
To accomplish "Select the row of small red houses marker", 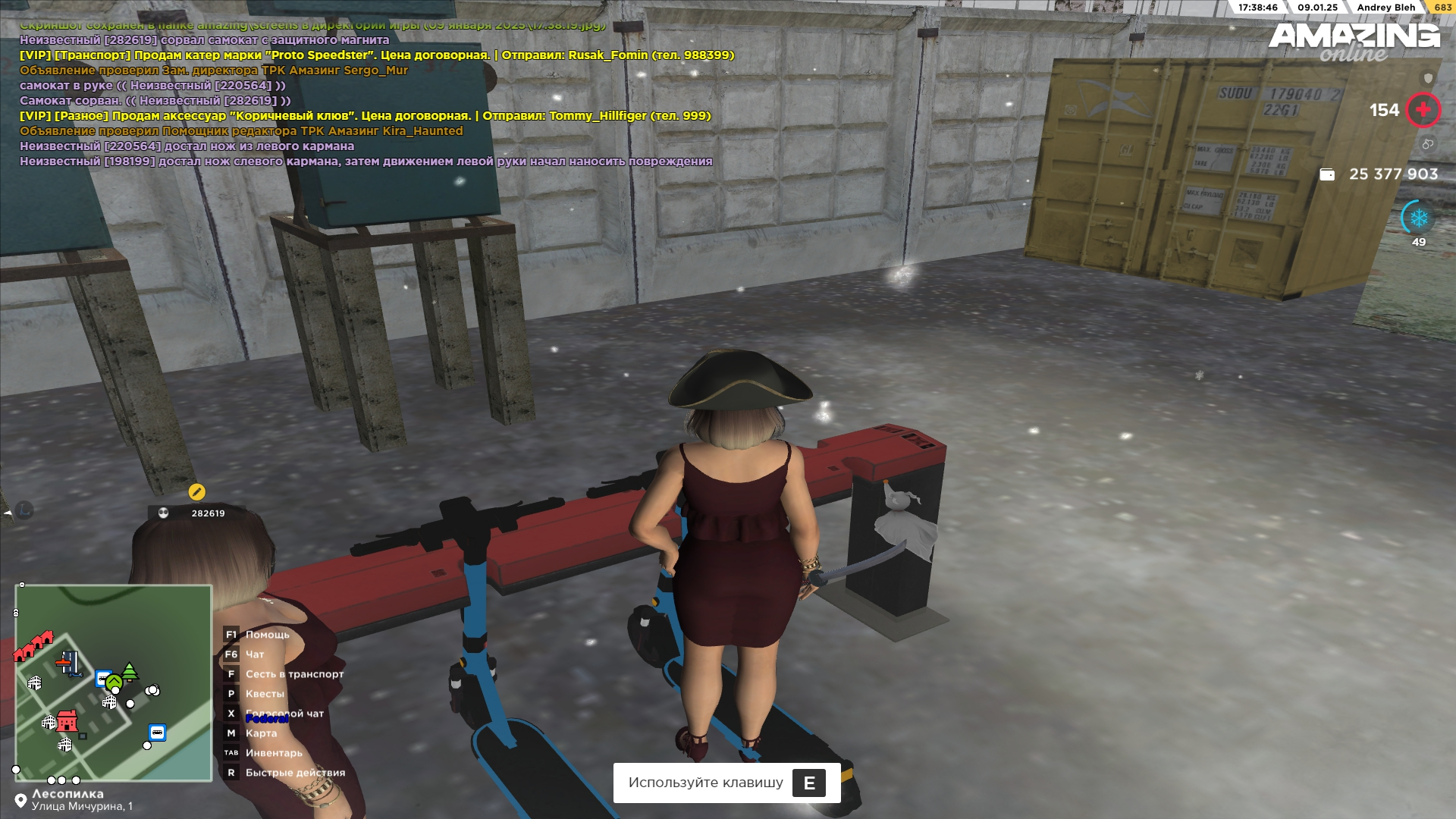I will pos(33,646).
